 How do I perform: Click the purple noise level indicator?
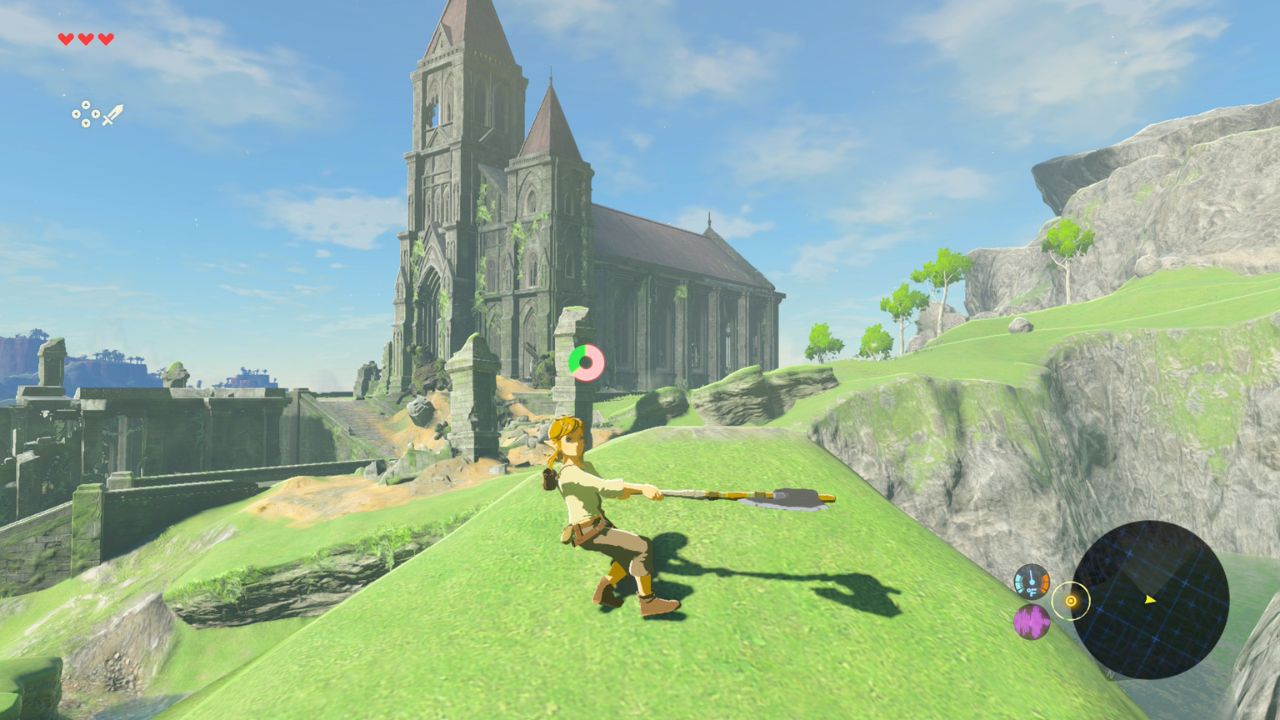tap(1031, 622)
